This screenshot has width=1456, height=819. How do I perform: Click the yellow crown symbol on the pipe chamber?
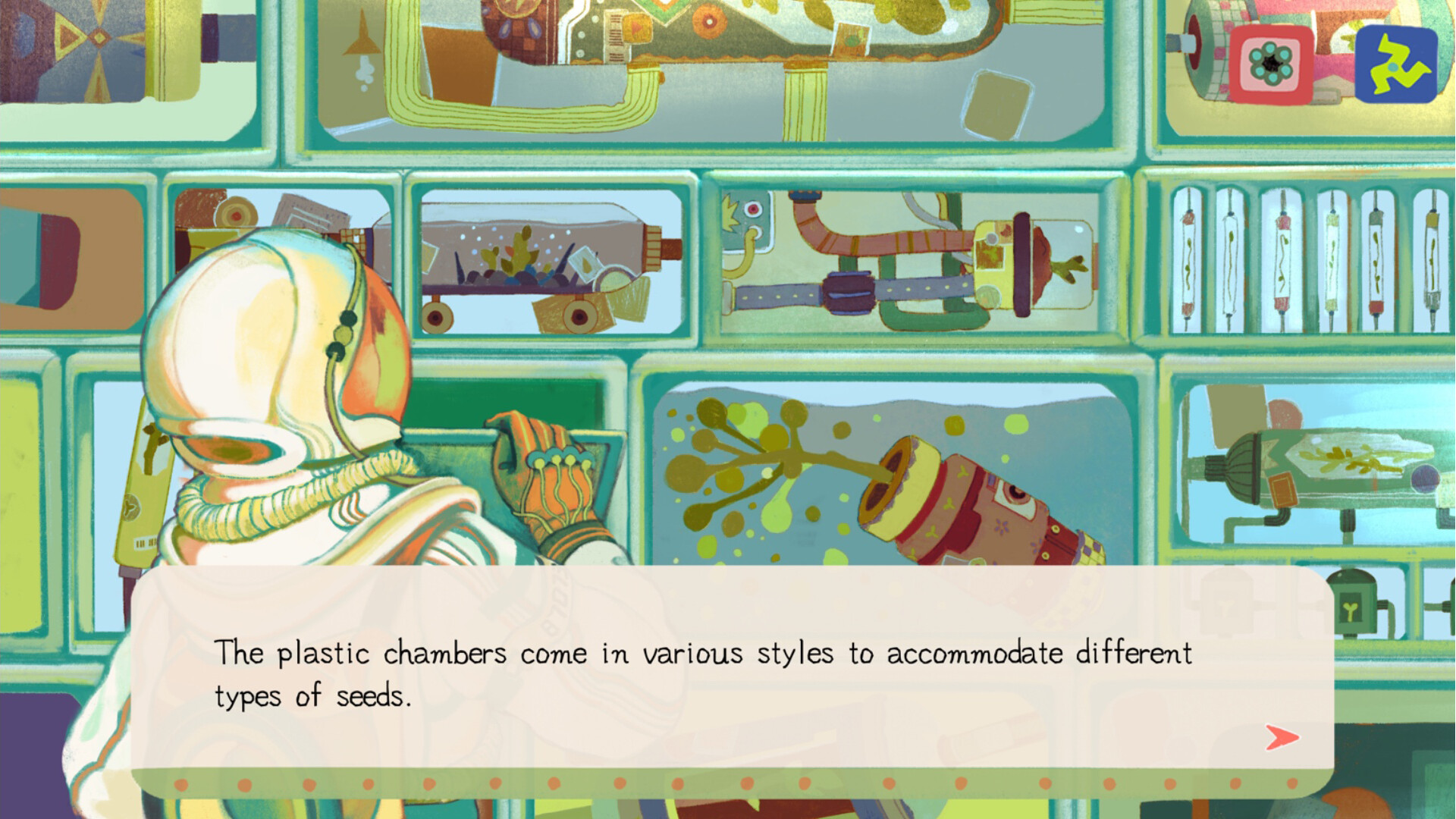click(x=730, y=211)
